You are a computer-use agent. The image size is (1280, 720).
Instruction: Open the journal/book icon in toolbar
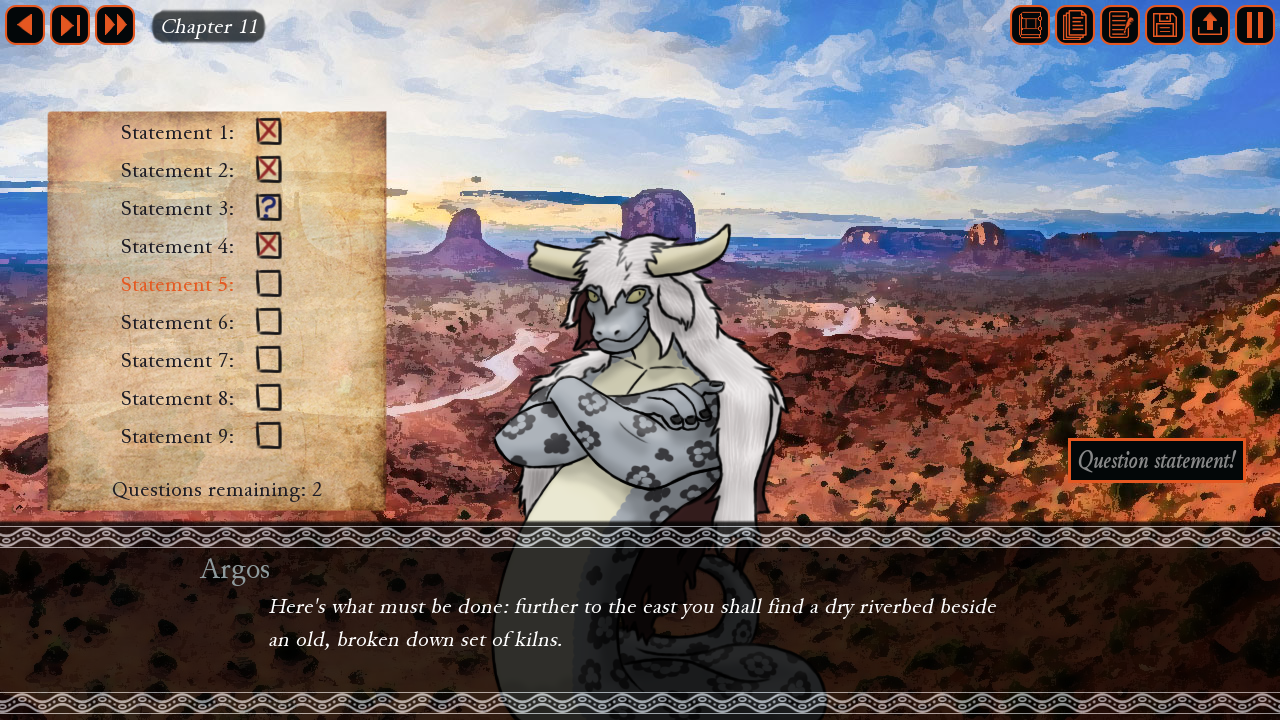1029,25
